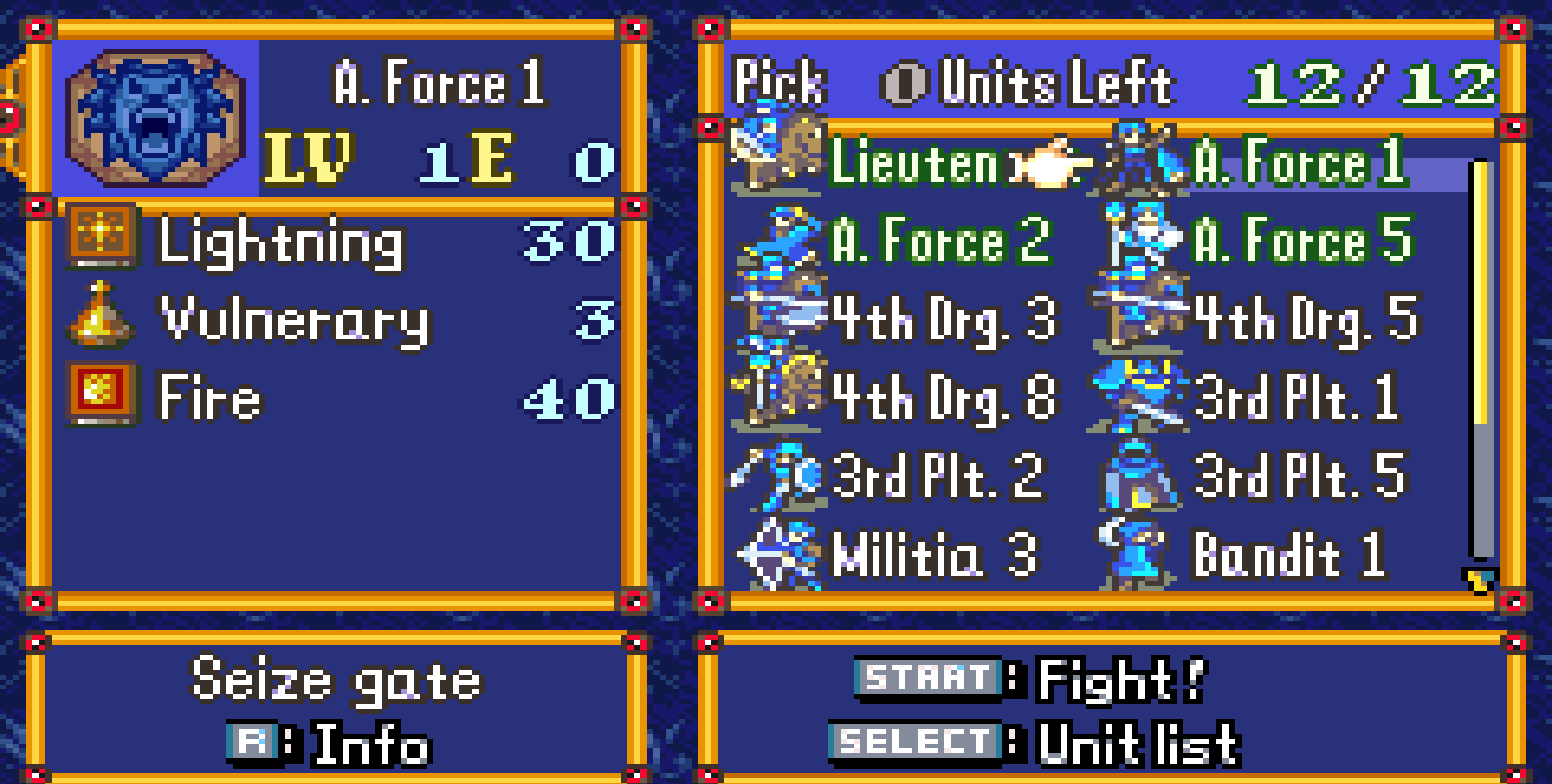
Task: Click the A. Force 1 portrait
Action: click(x=154, y=118)
